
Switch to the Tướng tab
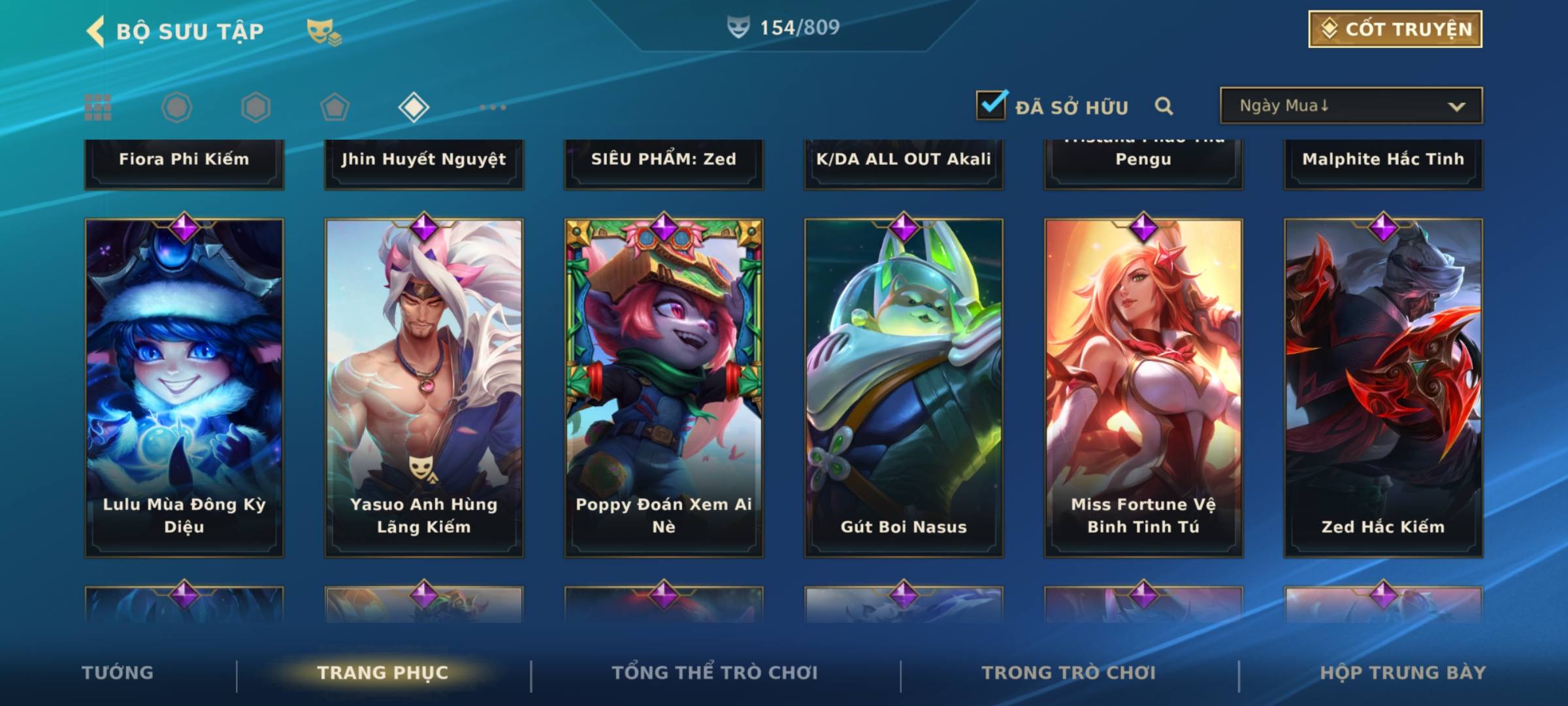pyautogui.click(x=118, y=673)
